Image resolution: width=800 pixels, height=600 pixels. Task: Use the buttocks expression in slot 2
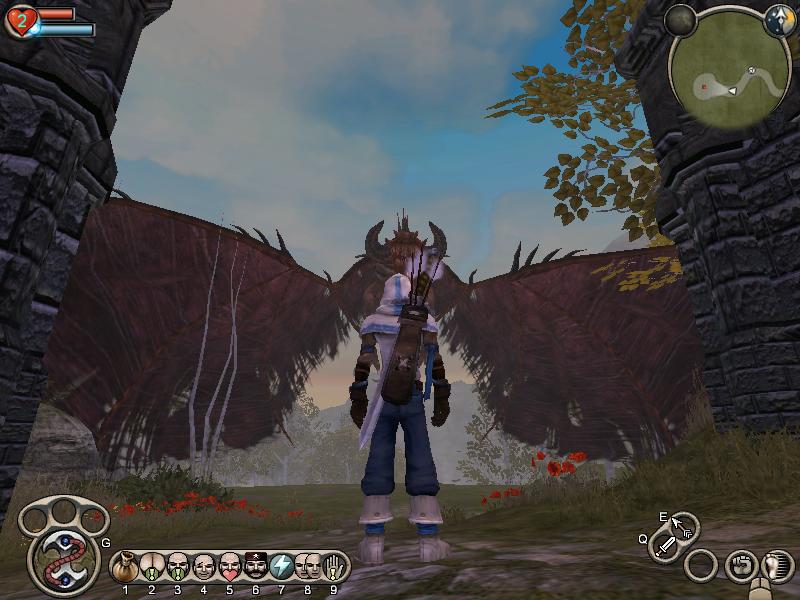pos(152,567)
